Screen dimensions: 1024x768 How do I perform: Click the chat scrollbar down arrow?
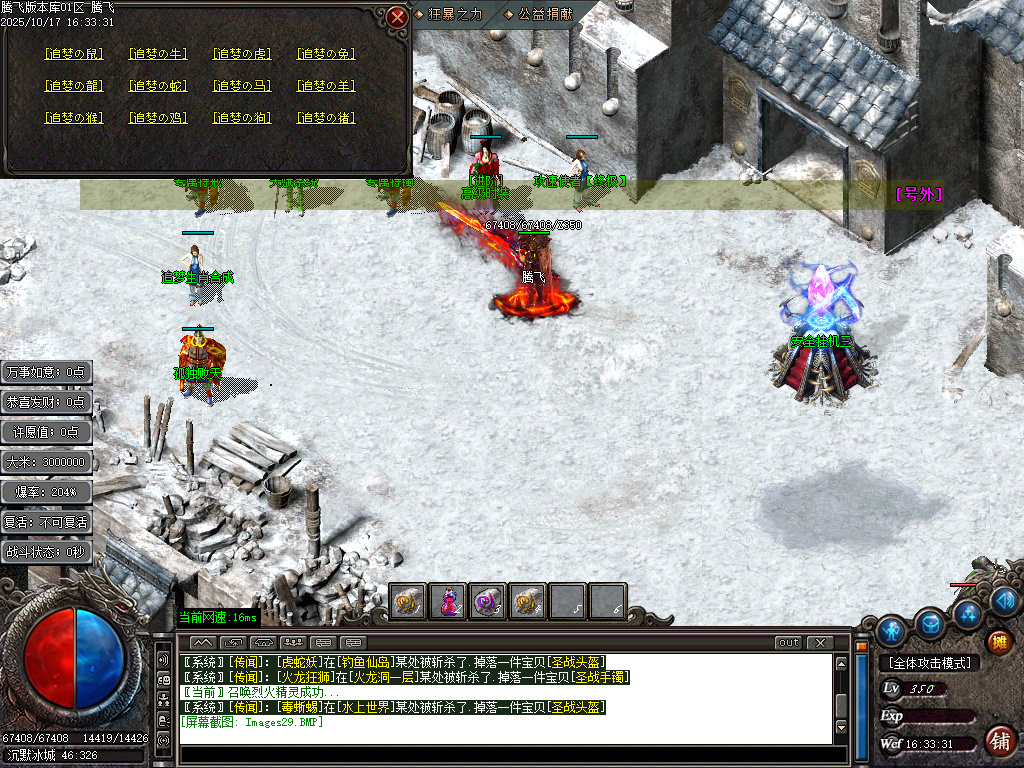coord(841,726)
